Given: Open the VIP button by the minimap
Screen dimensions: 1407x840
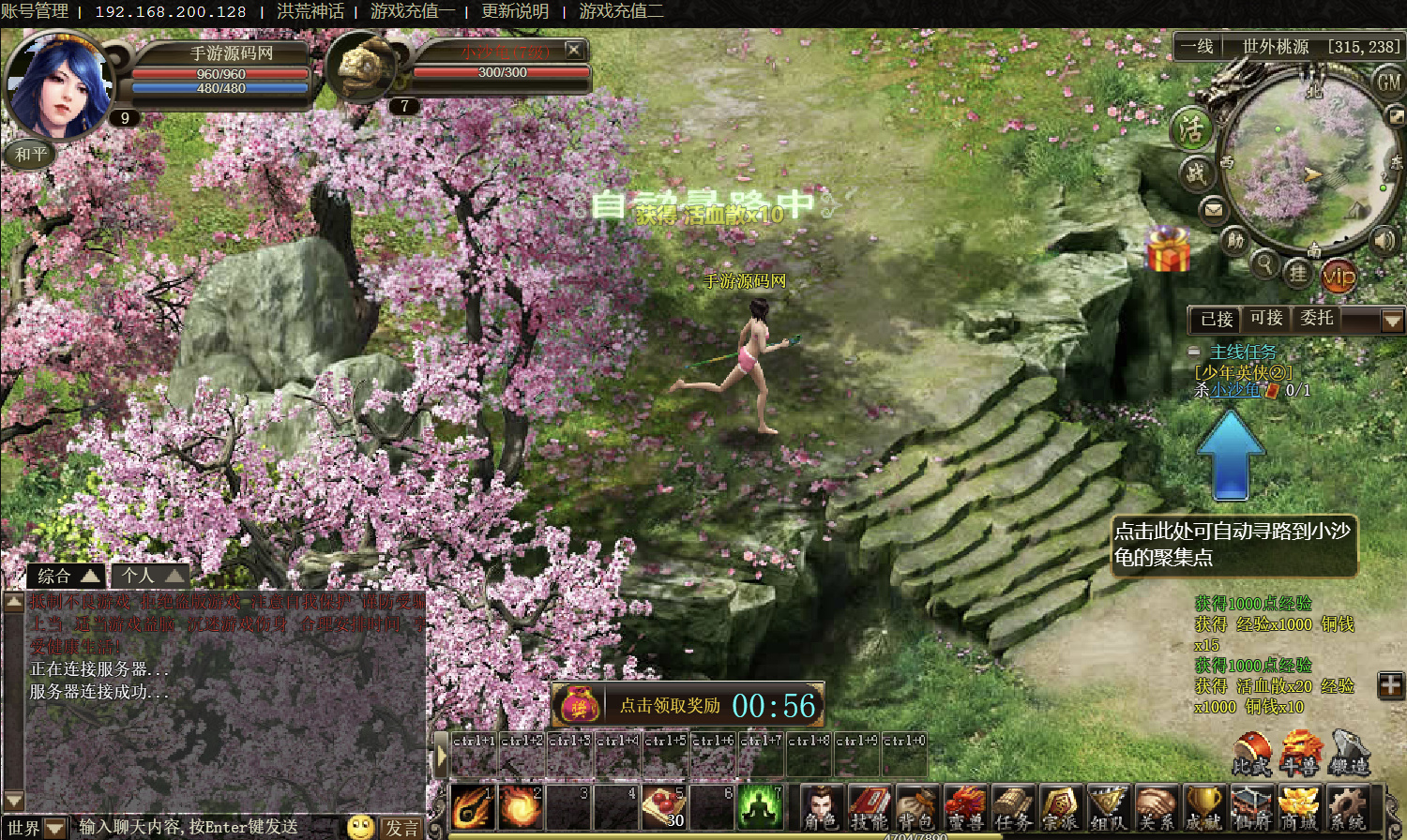Looking at the screenshot, I should 1339,276.
